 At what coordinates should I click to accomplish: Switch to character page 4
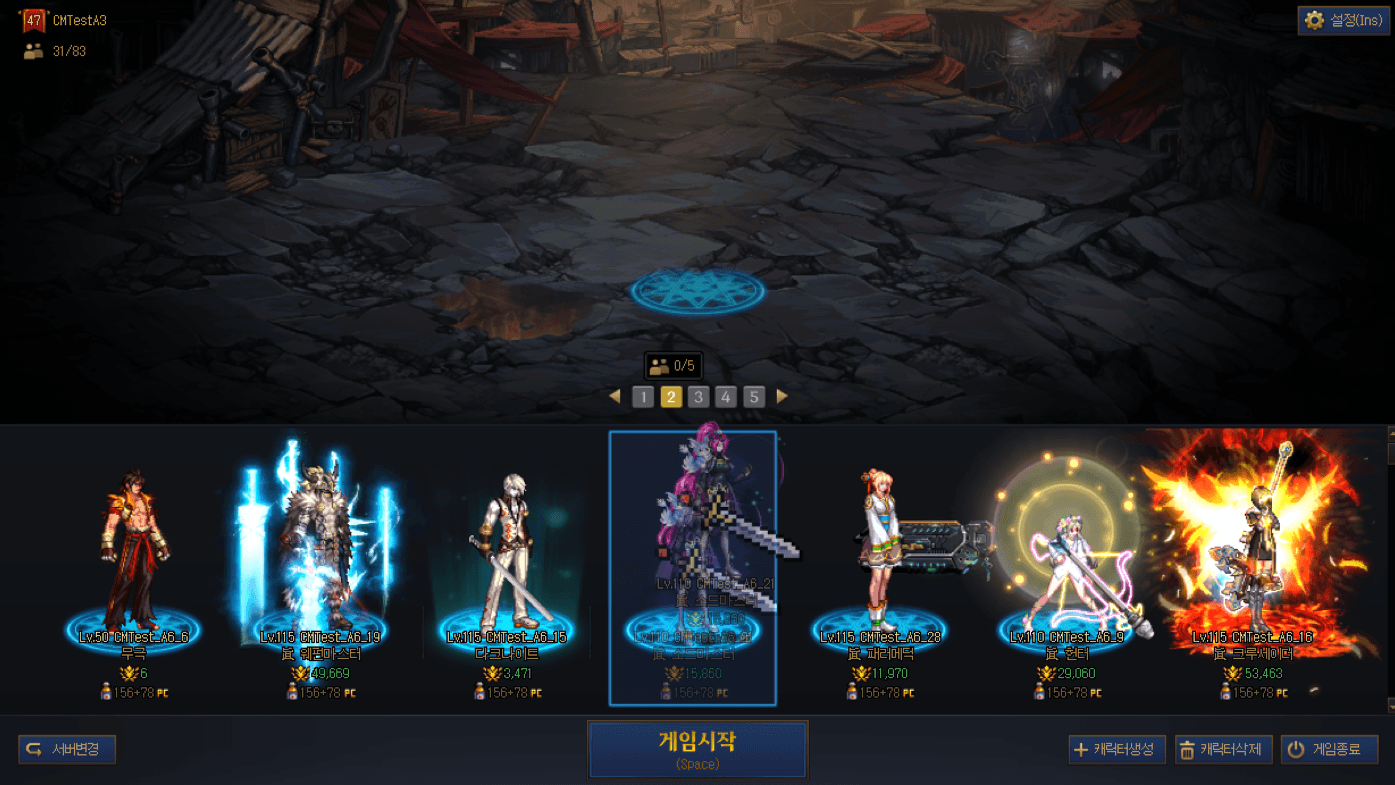(x=726, y=397)
